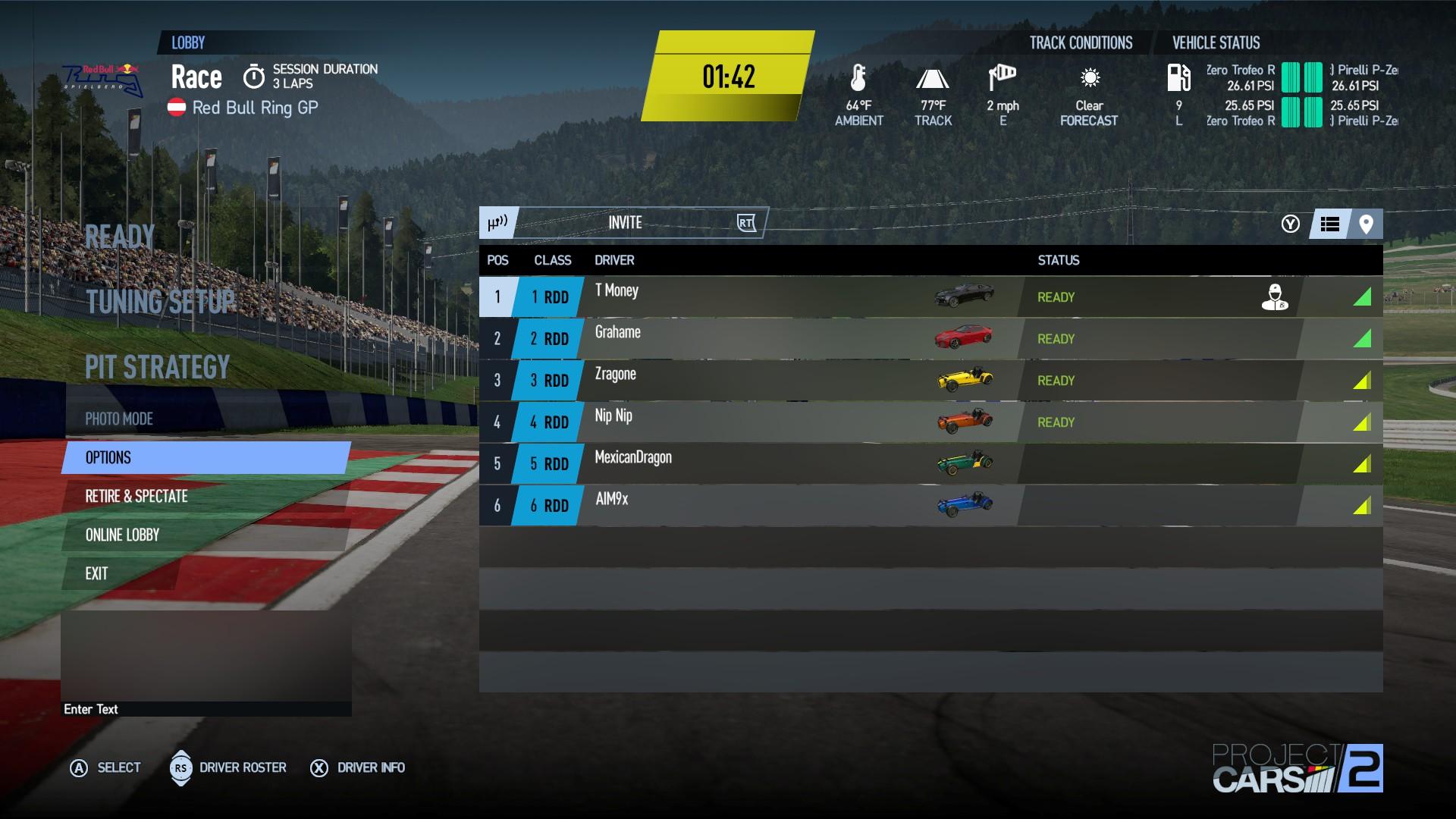Viewport: 1456px width, 819px height.
Task: Select the READY menu option
Action: pos(120,237)
